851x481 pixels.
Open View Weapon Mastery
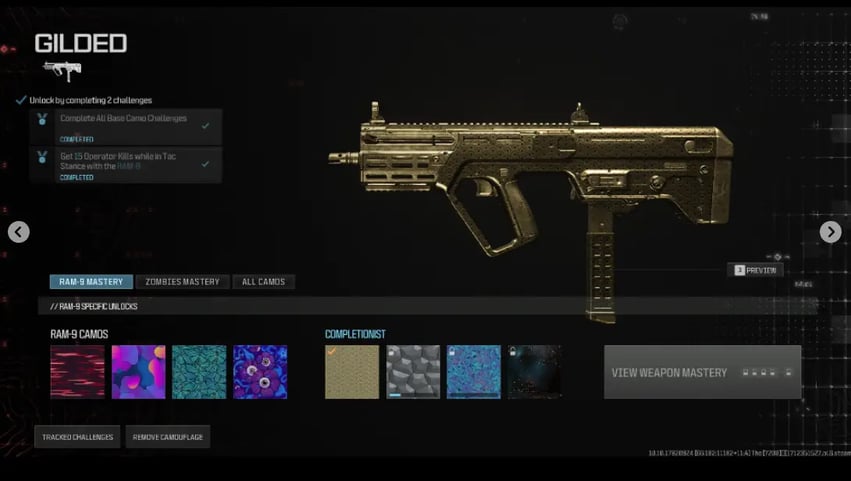tap(702, 373)
